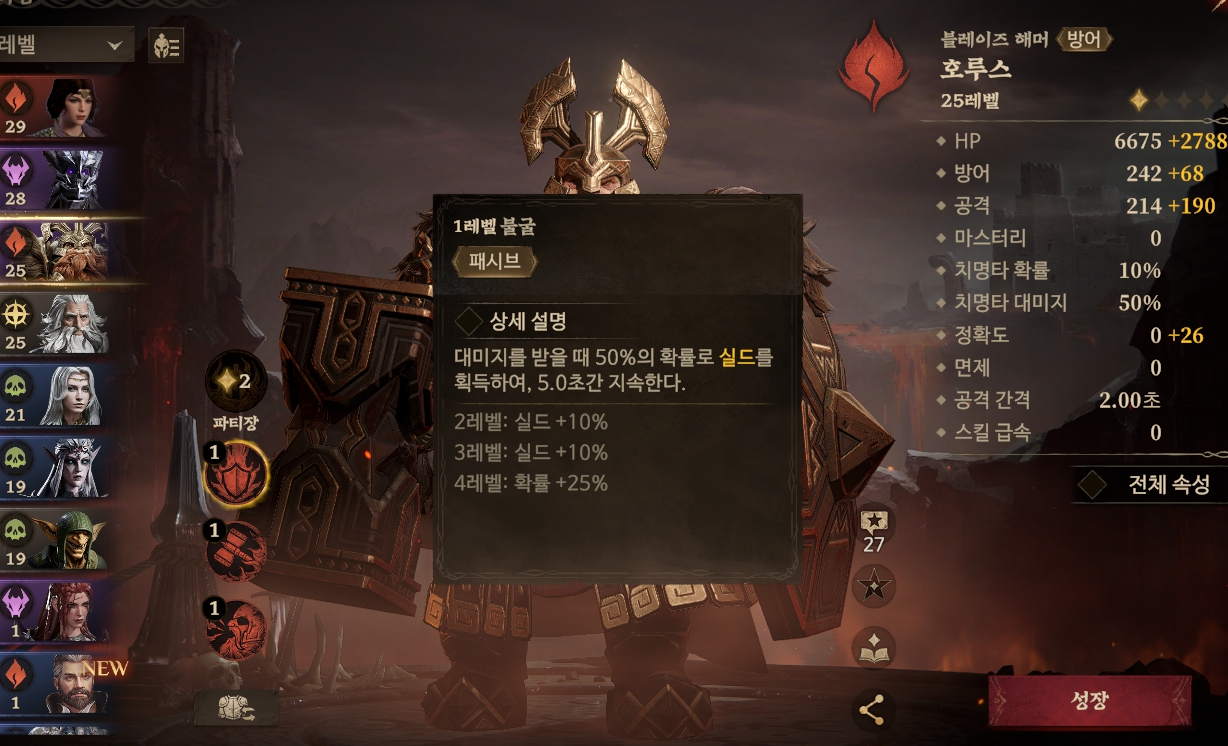Open the armor equipment swap button
The image size is (1228, 746).
(236, 707)
